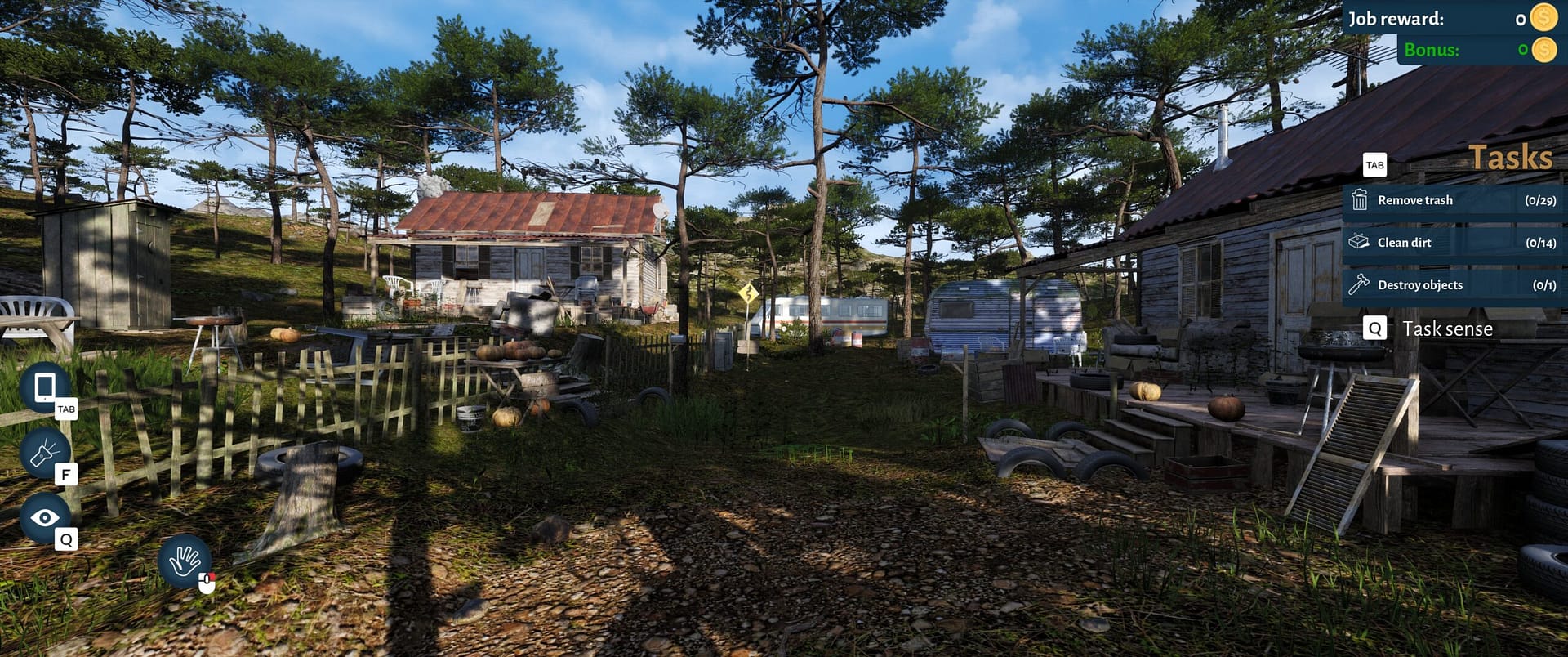Screen dimensions: 1568x657
Task: Click the Tasks panel header
Action: 1512,155
